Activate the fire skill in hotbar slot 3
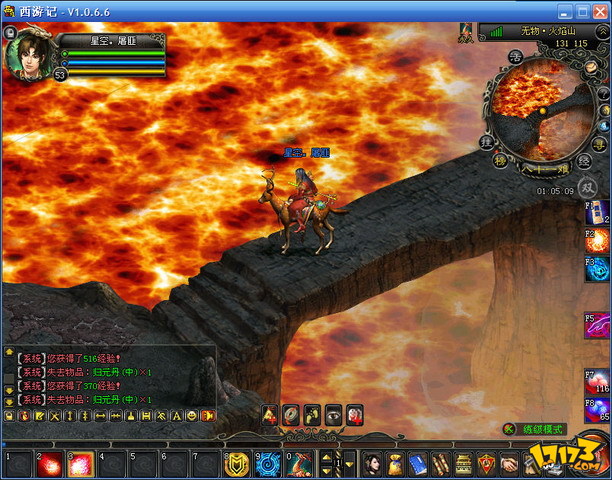Image resolution: width=612 pixels, height=480 pixels. (80, 464)
